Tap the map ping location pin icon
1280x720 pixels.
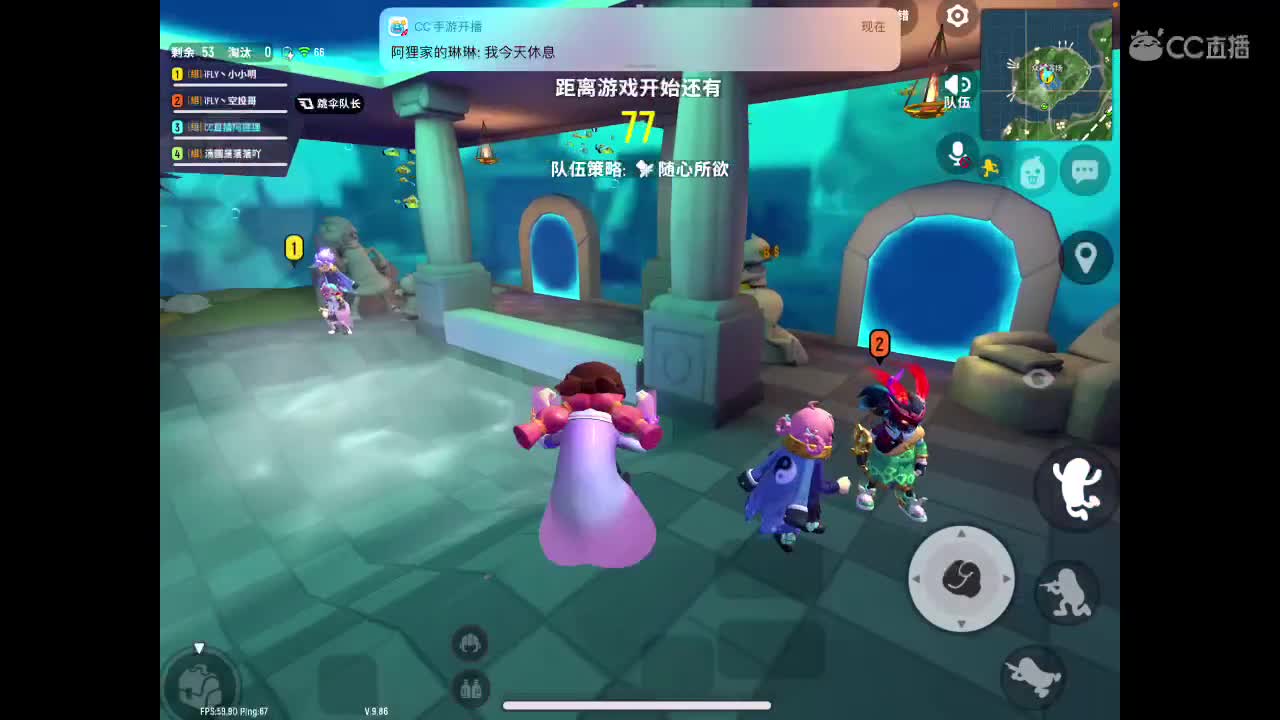point(1085,257)
